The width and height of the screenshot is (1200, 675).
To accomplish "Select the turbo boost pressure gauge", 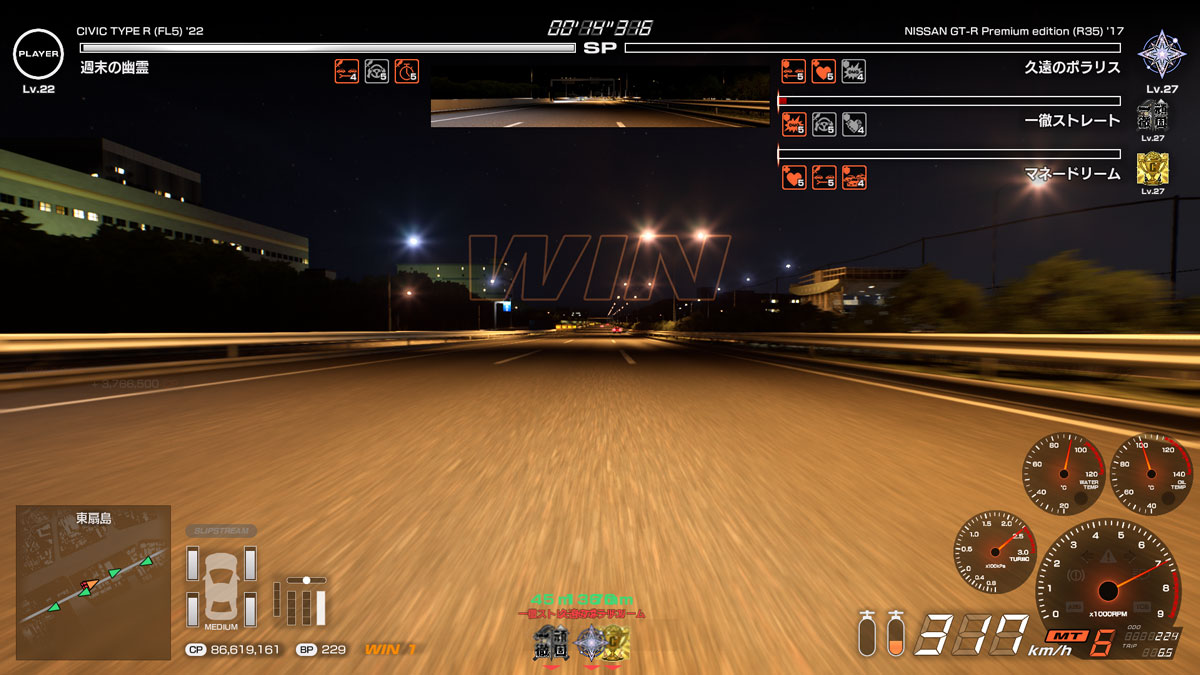I will click(x=994, y=551).
